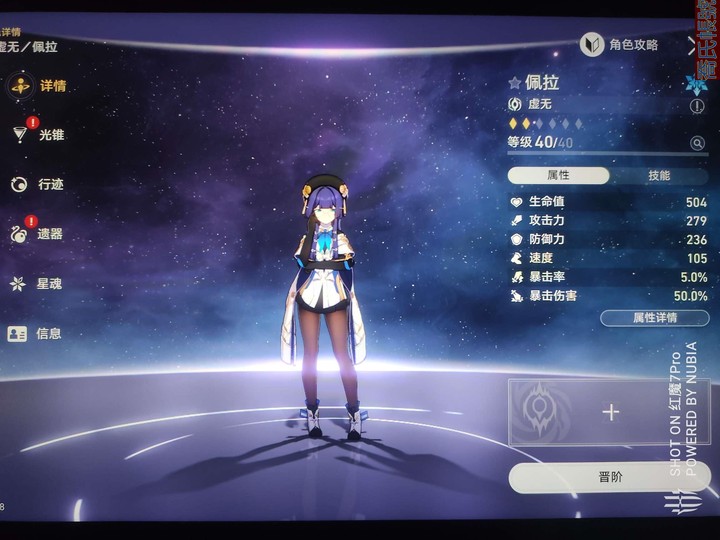Add a light cone in the plus slot
This screenshot has width=720, height=540.
610,412
